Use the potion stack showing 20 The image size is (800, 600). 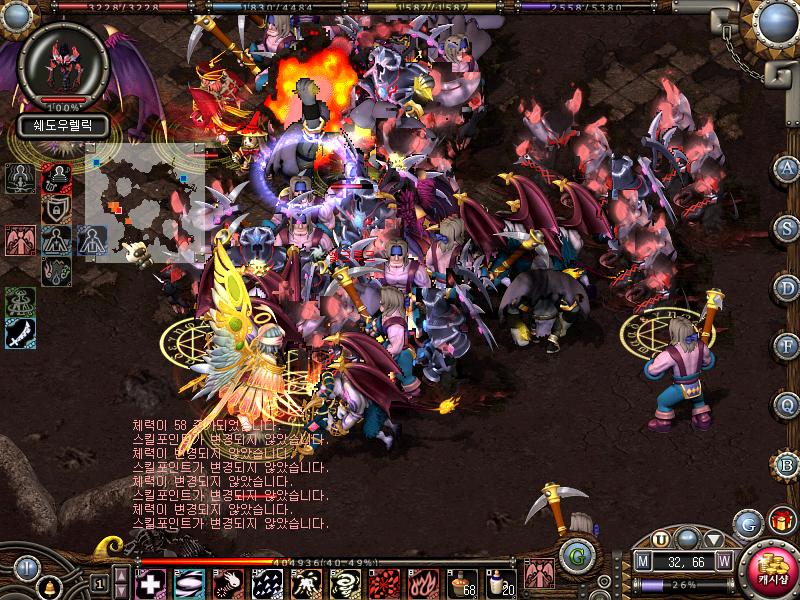tap(499, 583)
